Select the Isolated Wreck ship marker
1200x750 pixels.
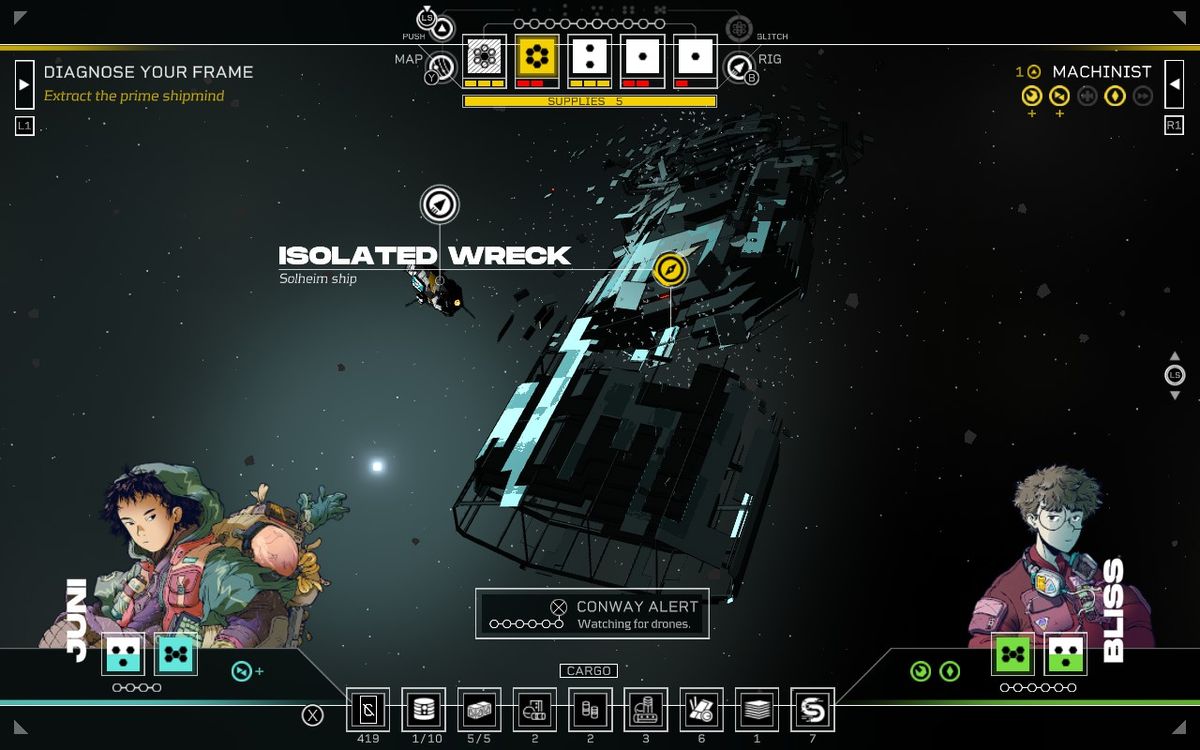[x=439, y=205]
